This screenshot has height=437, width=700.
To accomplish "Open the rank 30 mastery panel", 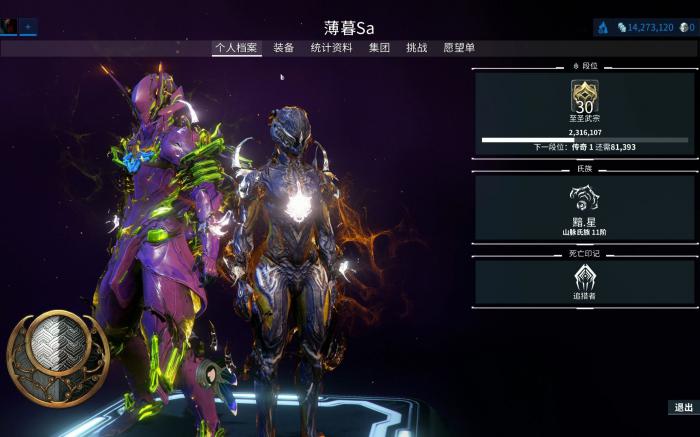I will point(585,114).
